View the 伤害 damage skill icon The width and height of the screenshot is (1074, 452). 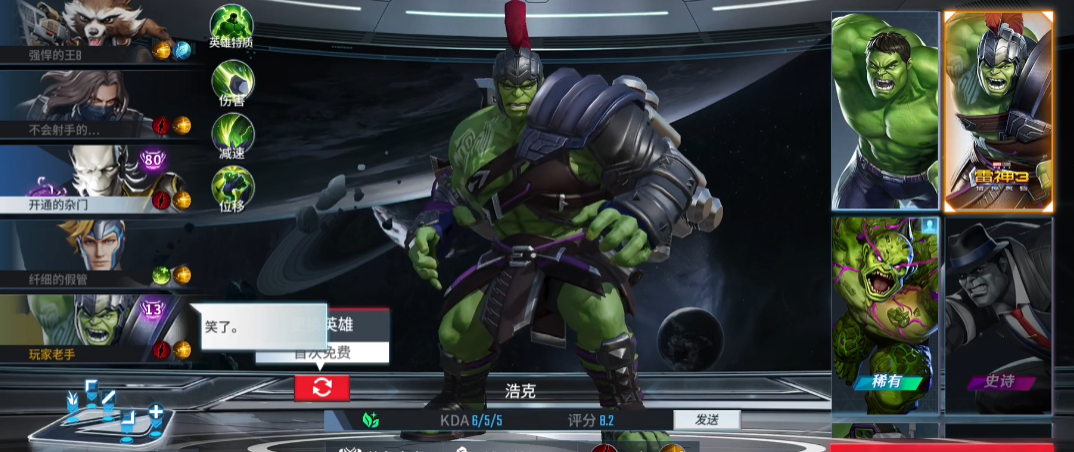point(231,79)
